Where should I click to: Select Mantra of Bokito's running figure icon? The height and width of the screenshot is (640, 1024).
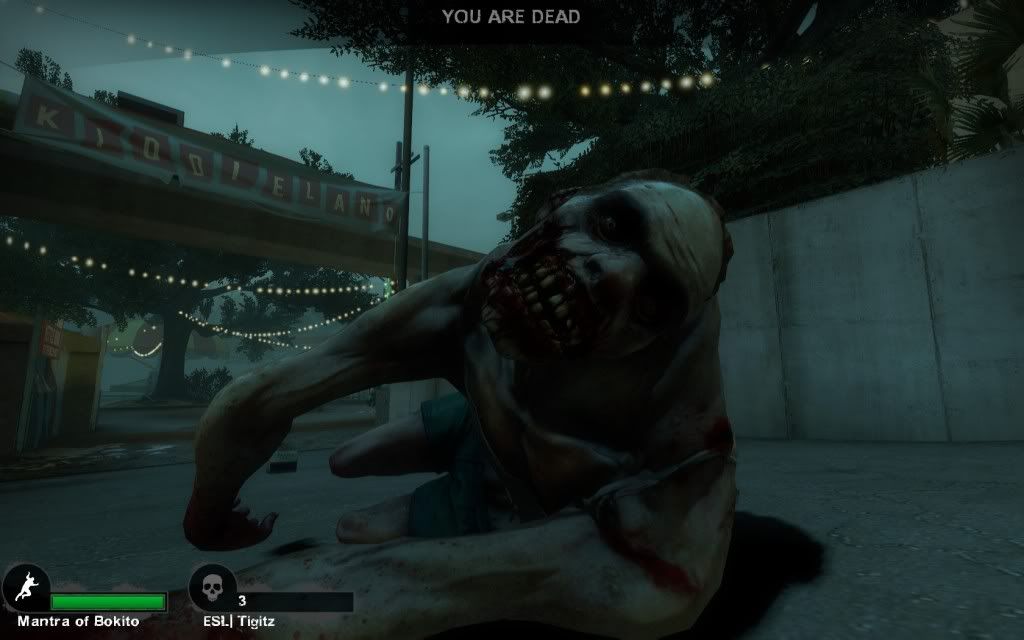pos(23,587)
